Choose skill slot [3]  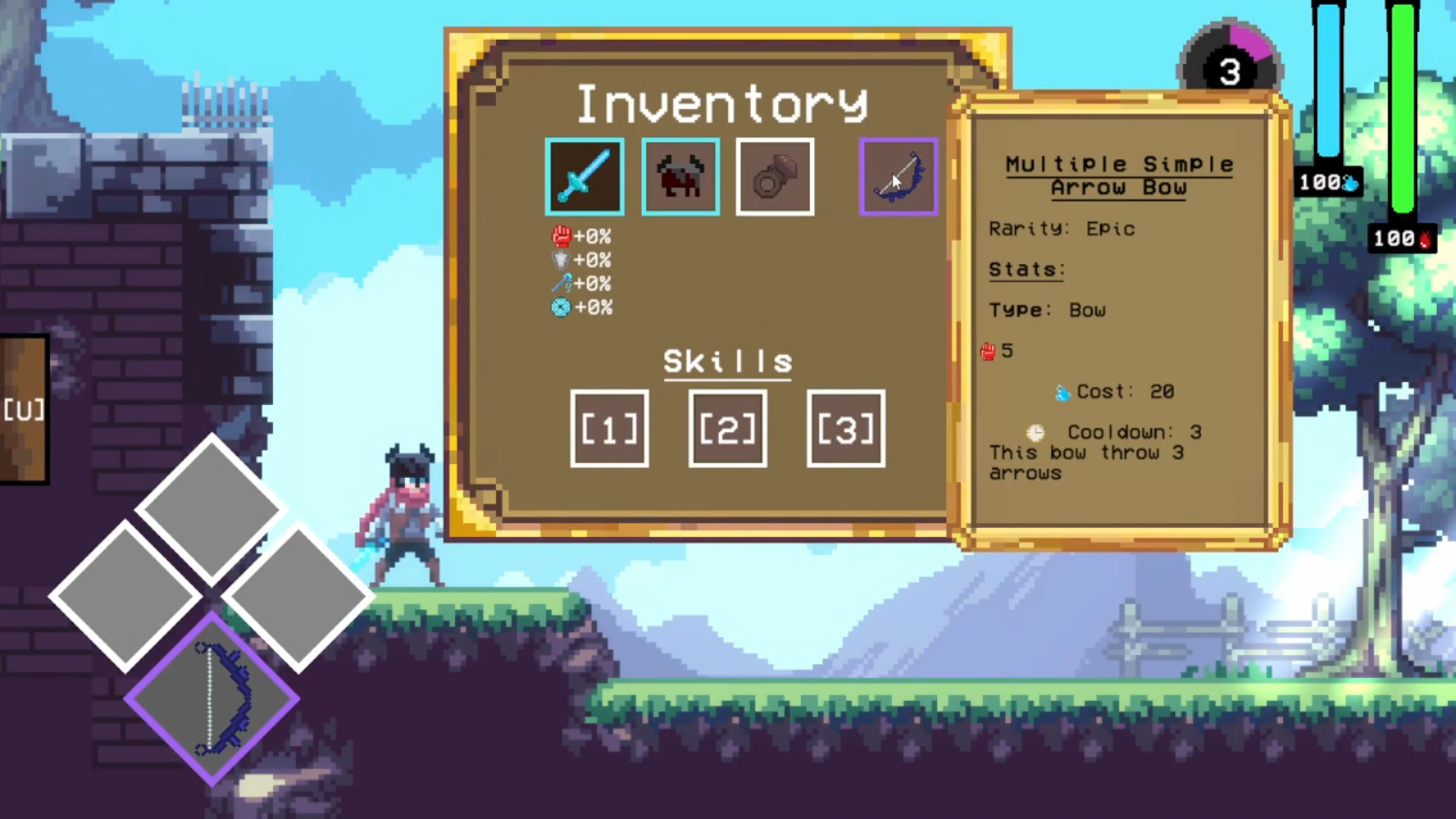pyautogui.click(x=845, y=429)
